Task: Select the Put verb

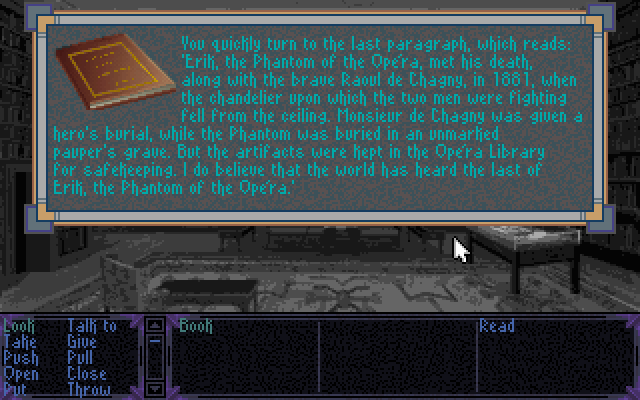Action: (15, 389)
